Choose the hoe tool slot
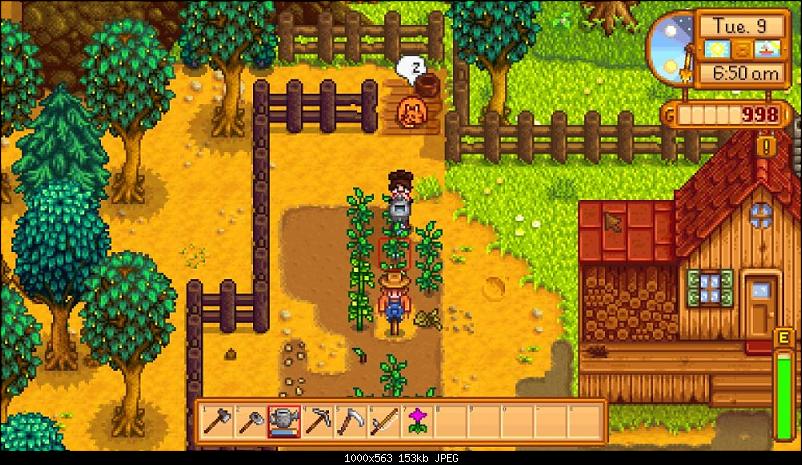Screen dimensions: 802x465 249,421
